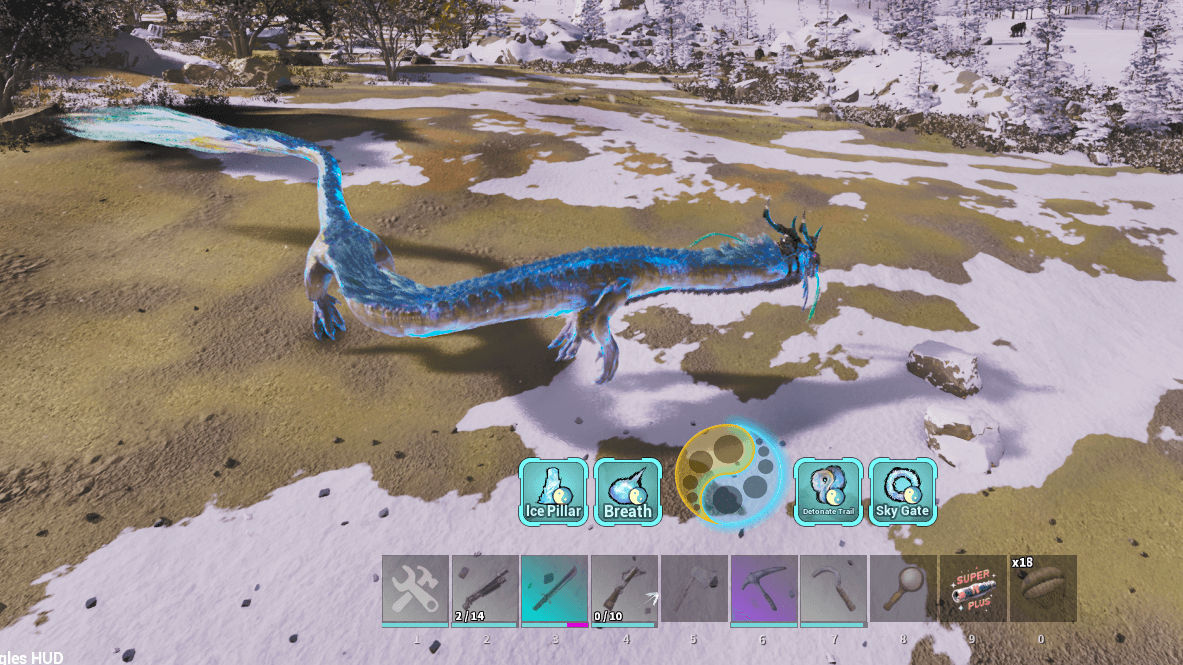Select the x18 stacked item slot
Image resolution: width=1183 pixels, height=665 pixels.
[x=1043, y=589]
